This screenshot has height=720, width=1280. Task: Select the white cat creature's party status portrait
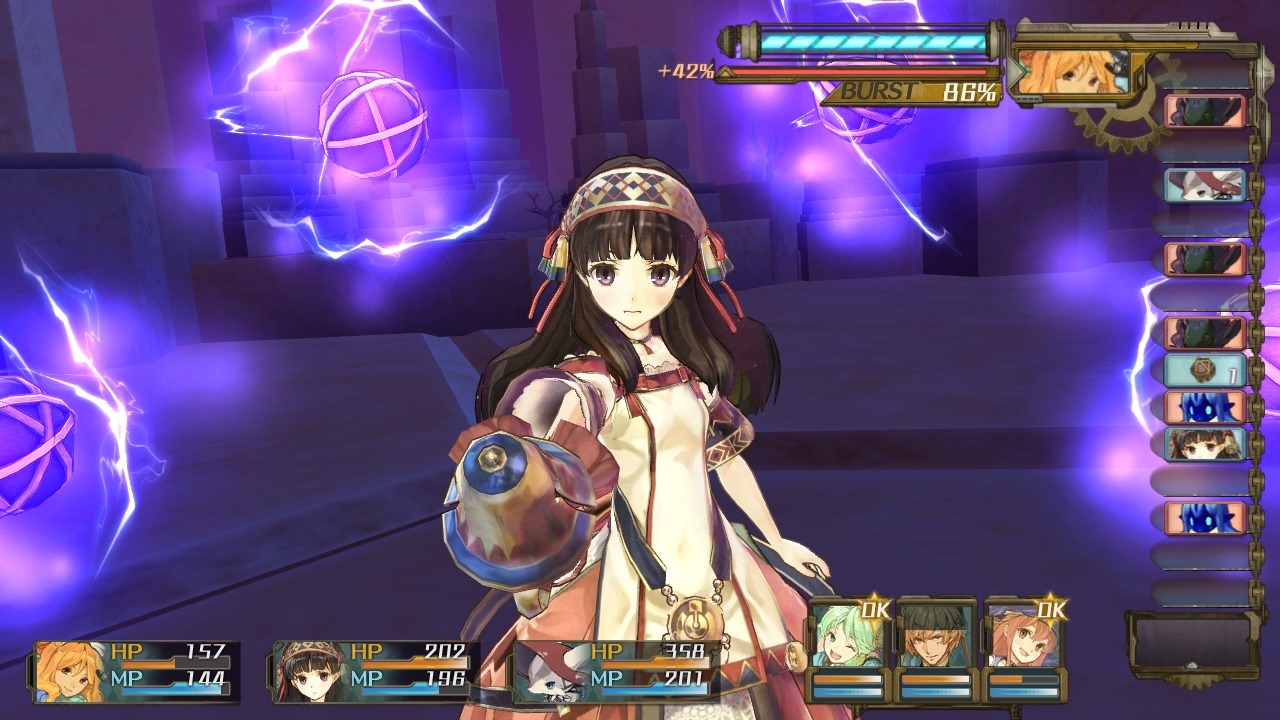point(550,671)
